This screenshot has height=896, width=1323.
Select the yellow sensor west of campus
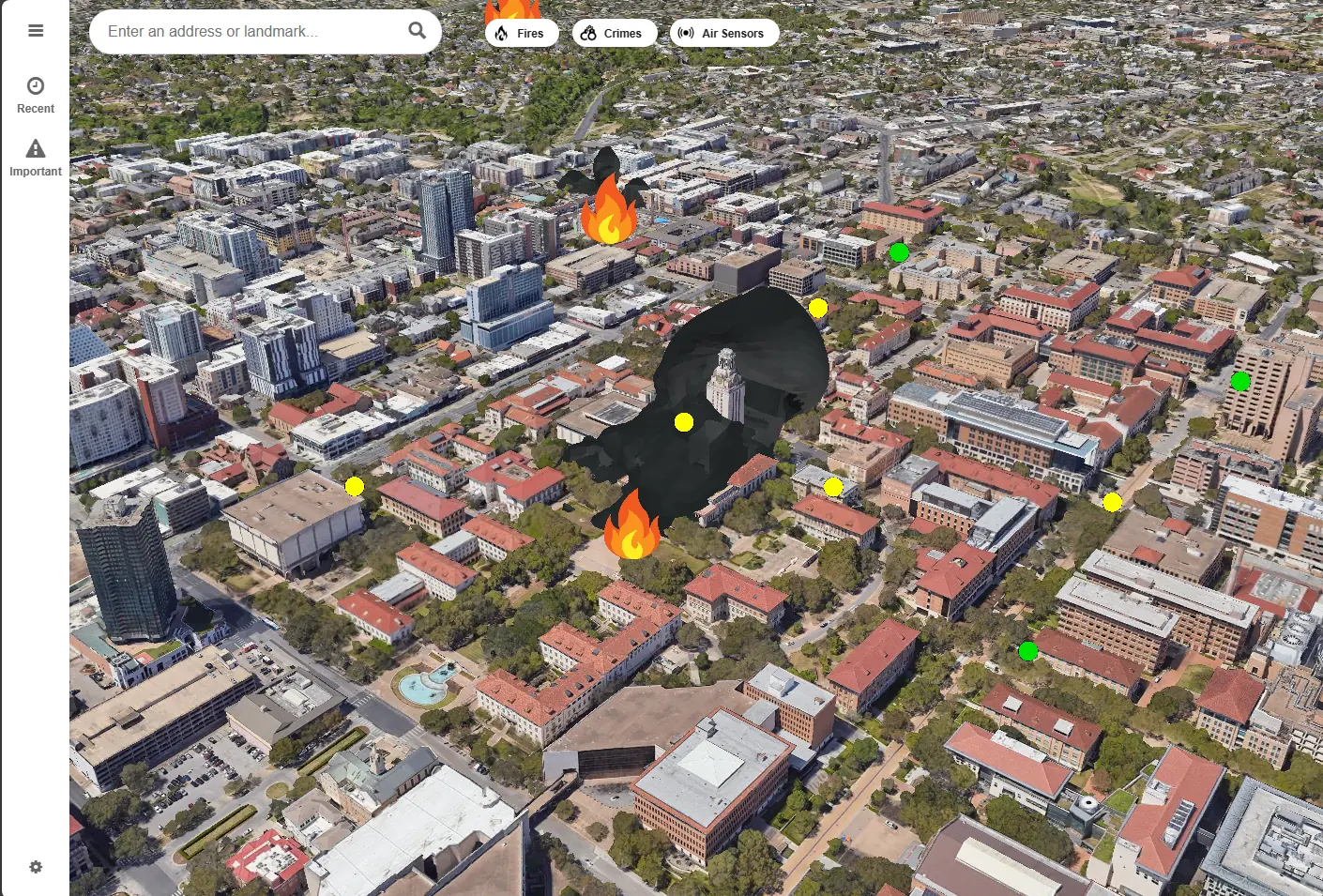coord(354,486)
